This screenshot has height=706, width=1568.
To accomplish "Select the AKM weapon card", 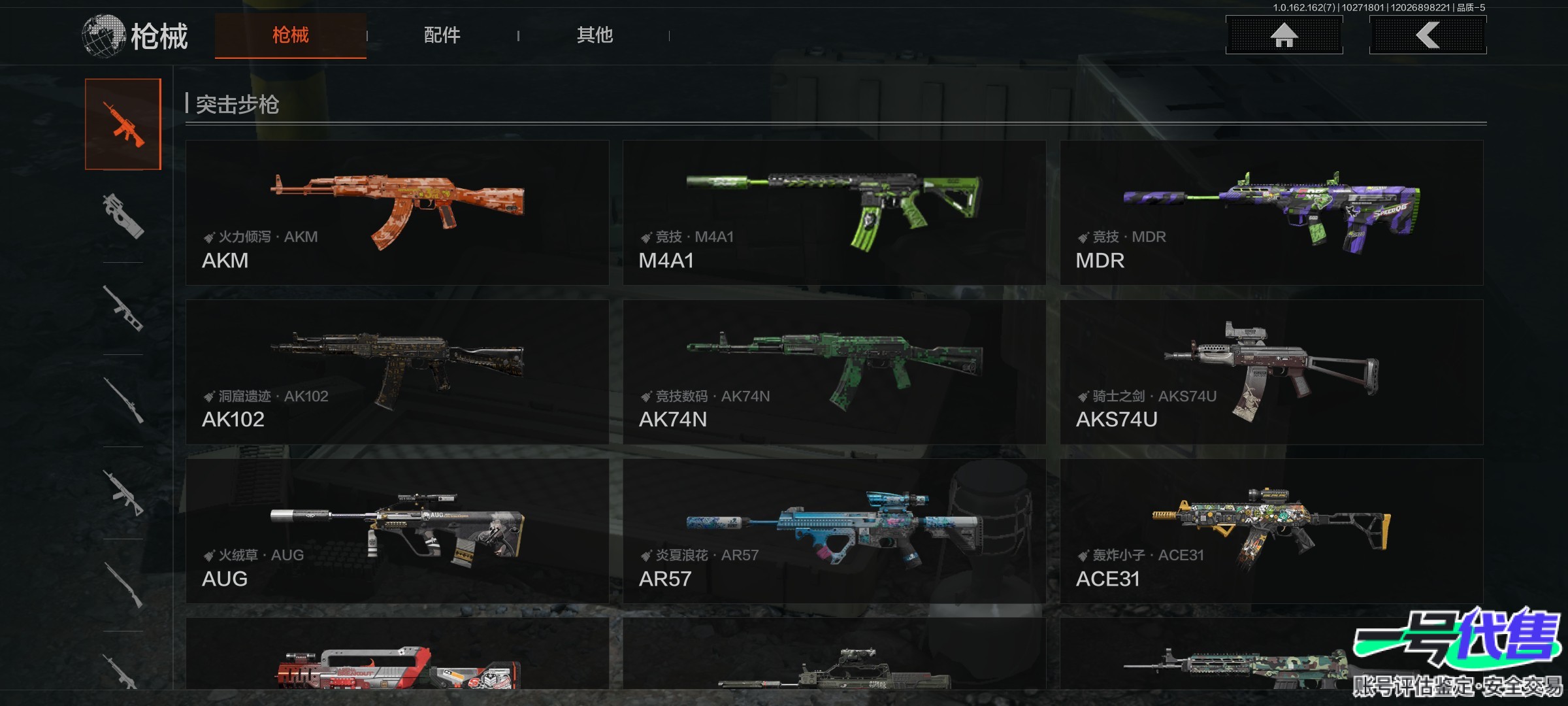I will [397, 212].
